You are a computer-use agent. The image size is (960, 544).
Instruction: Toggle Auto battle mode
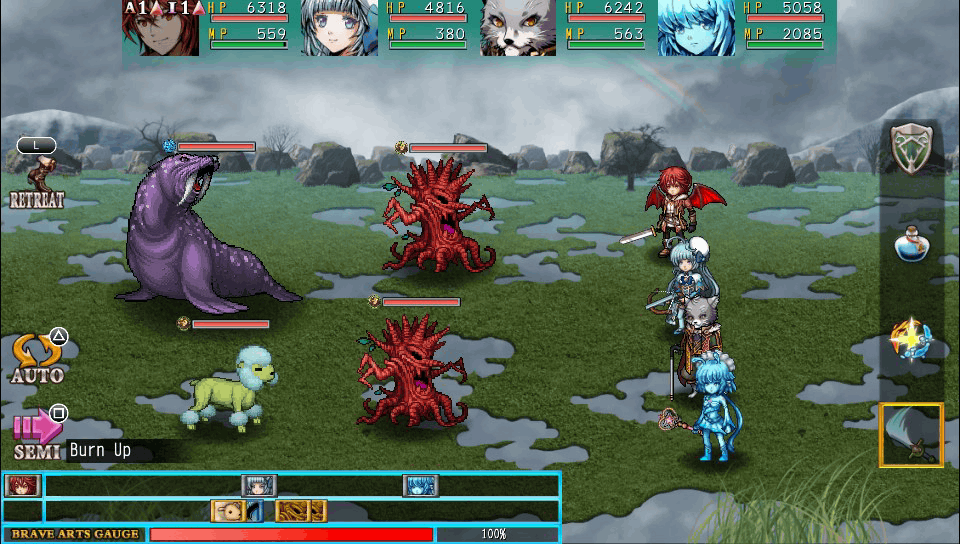37,358
